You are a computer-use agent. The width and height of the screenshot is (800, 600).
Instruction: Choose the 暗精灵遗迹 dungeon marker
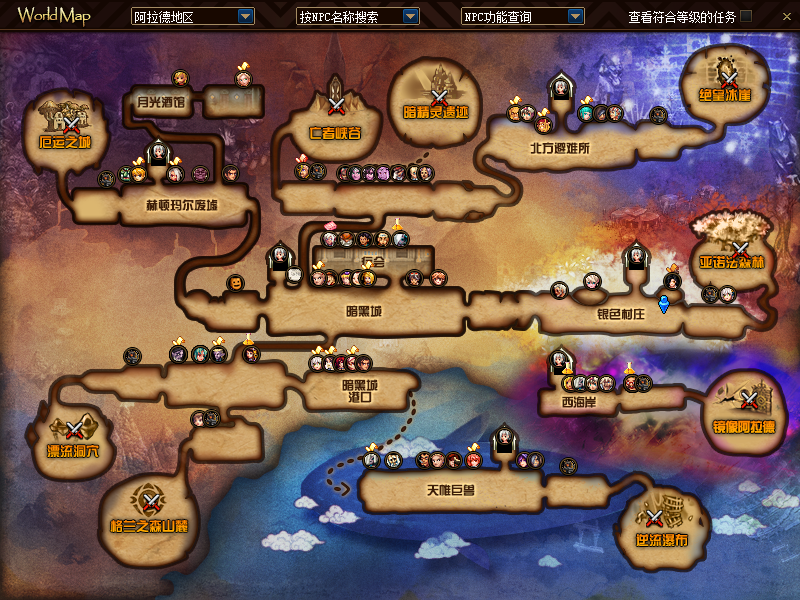pos(438,97)
